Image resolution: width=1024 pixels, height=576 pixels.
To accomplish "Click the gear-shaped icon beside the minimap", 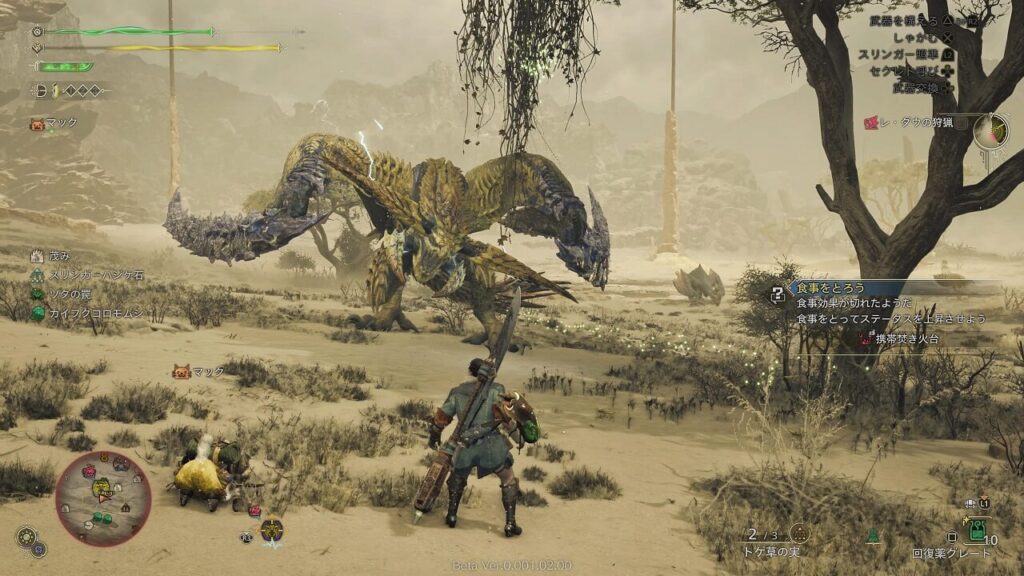I will pos(27,537).
